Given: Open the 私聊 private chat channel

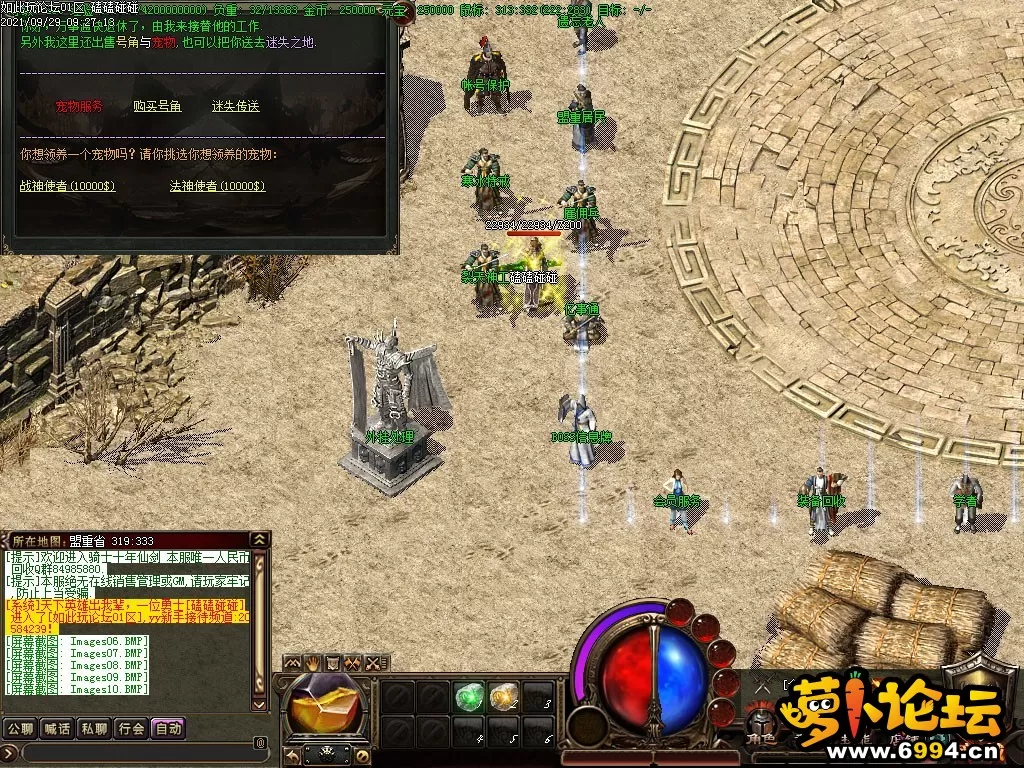Looking at the screenshot, I should pos(94,728).
